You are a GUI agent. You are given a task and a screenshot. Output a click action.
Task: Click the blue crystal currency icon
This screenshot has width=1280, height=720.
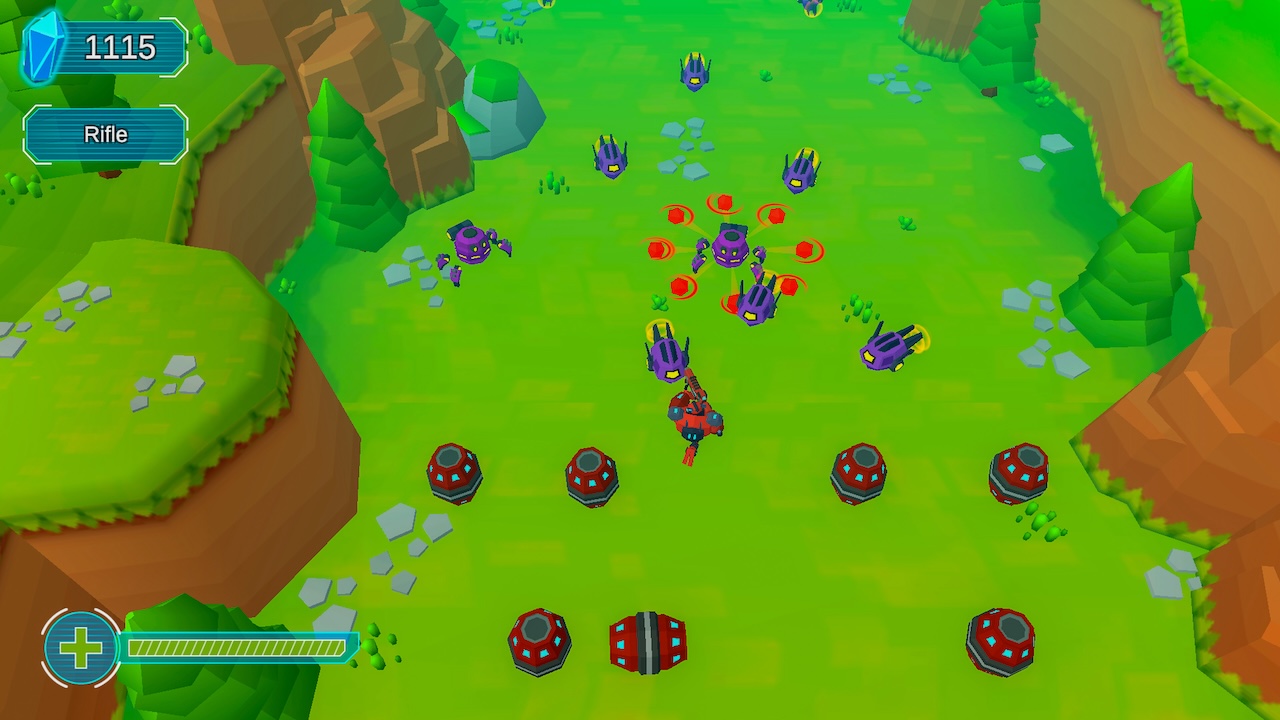[39, 45]
